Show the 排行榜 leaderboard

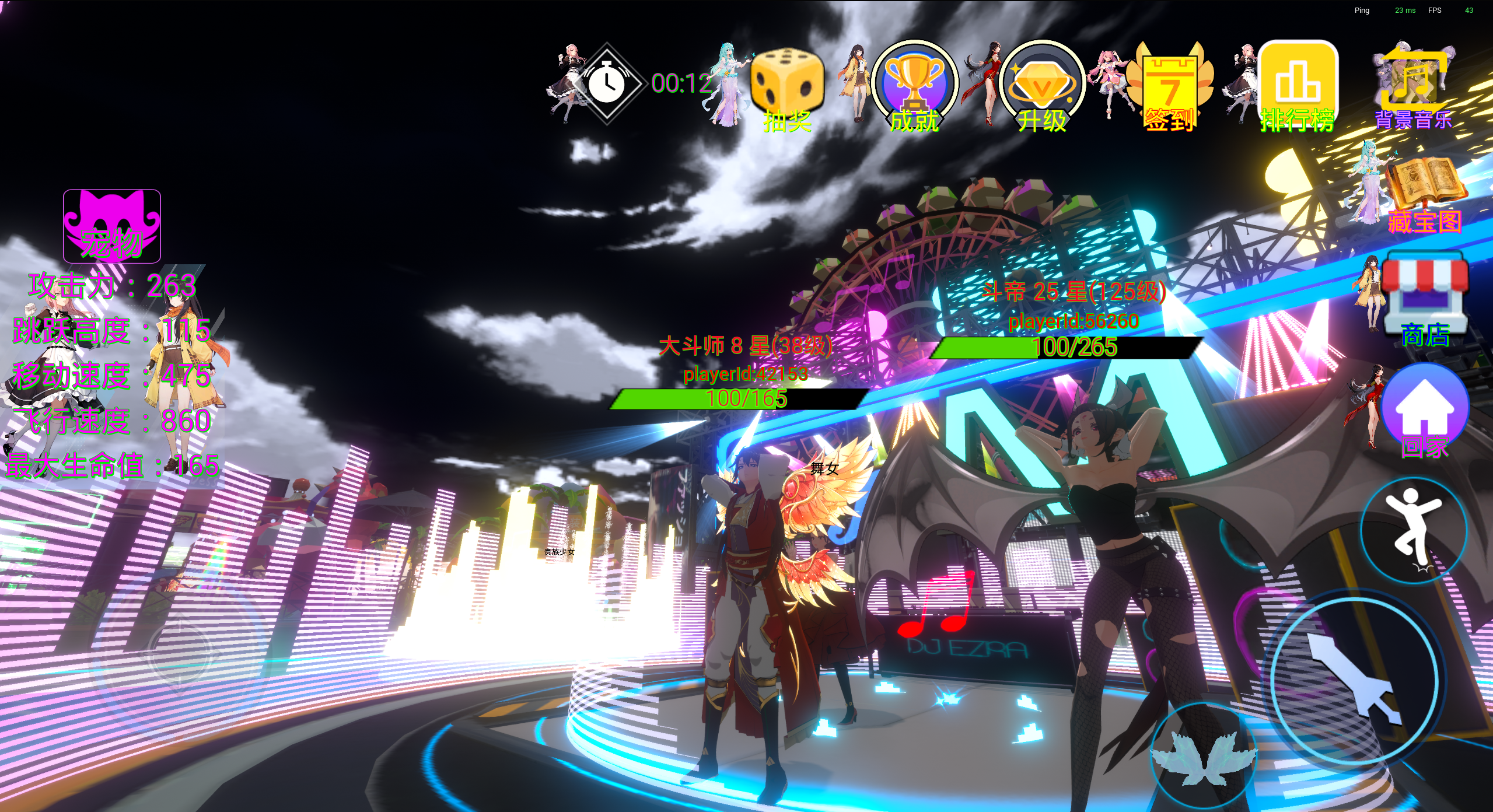click(1298, 85)
